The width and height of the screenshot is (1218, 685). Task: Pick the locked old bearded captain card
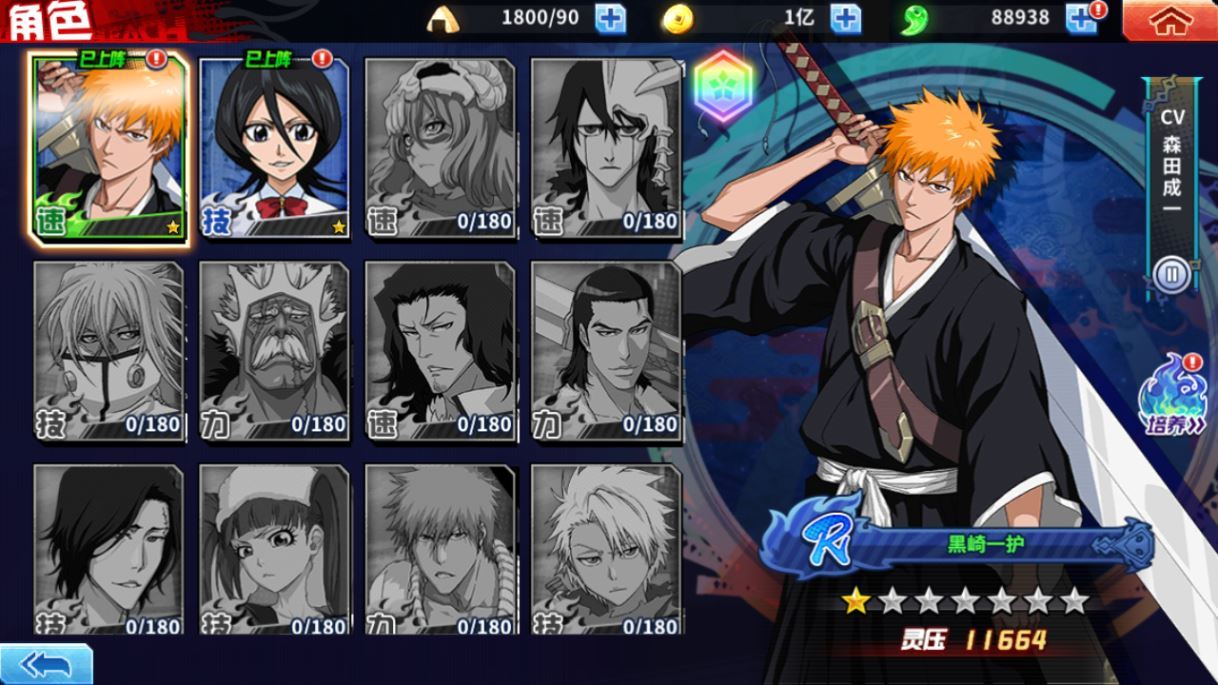click(274, 350)
